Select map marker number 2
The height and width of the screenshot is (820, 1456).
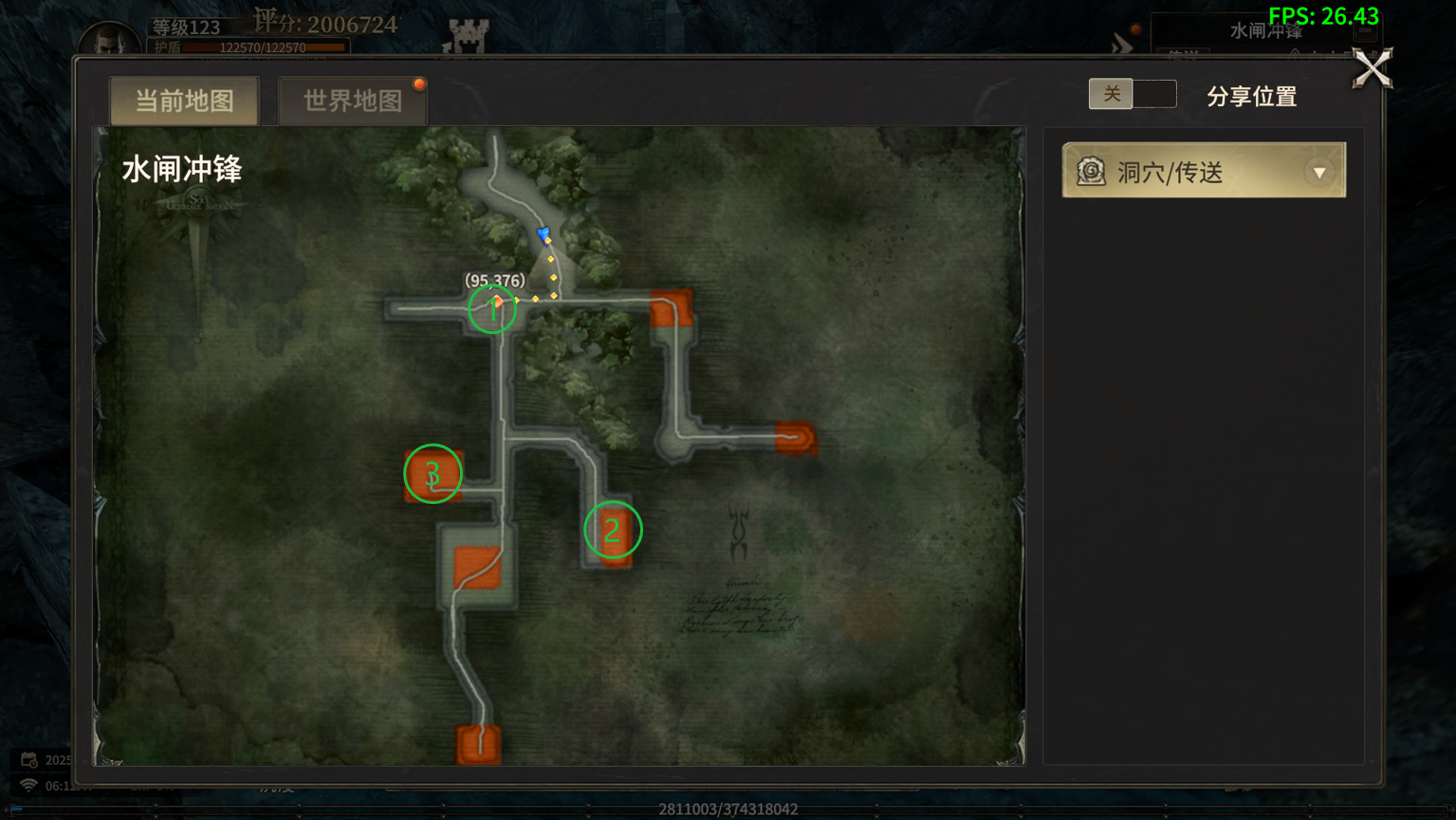coord(612,530)
